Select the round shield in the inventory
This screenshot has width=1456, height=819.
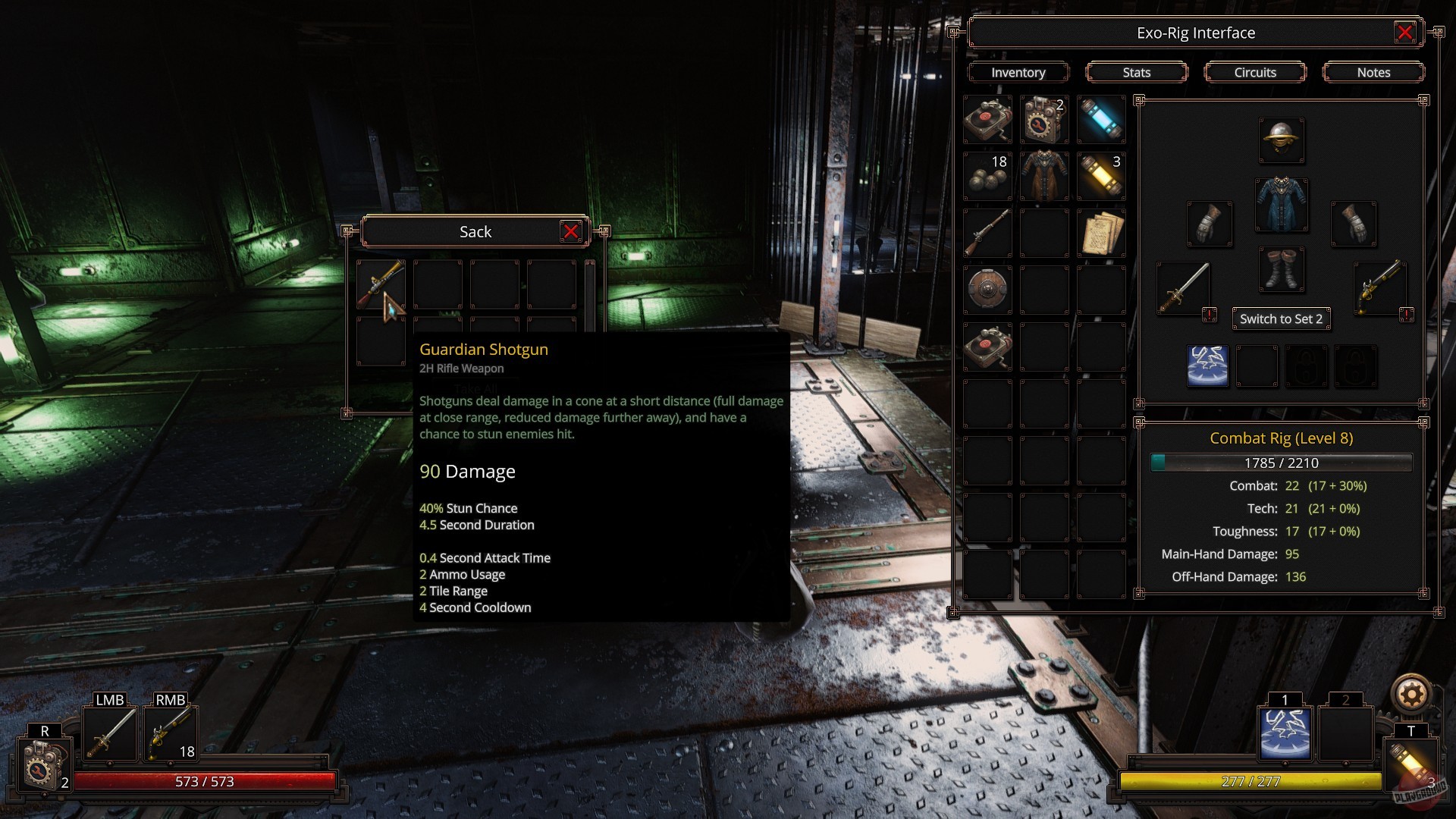coord(987,290)
